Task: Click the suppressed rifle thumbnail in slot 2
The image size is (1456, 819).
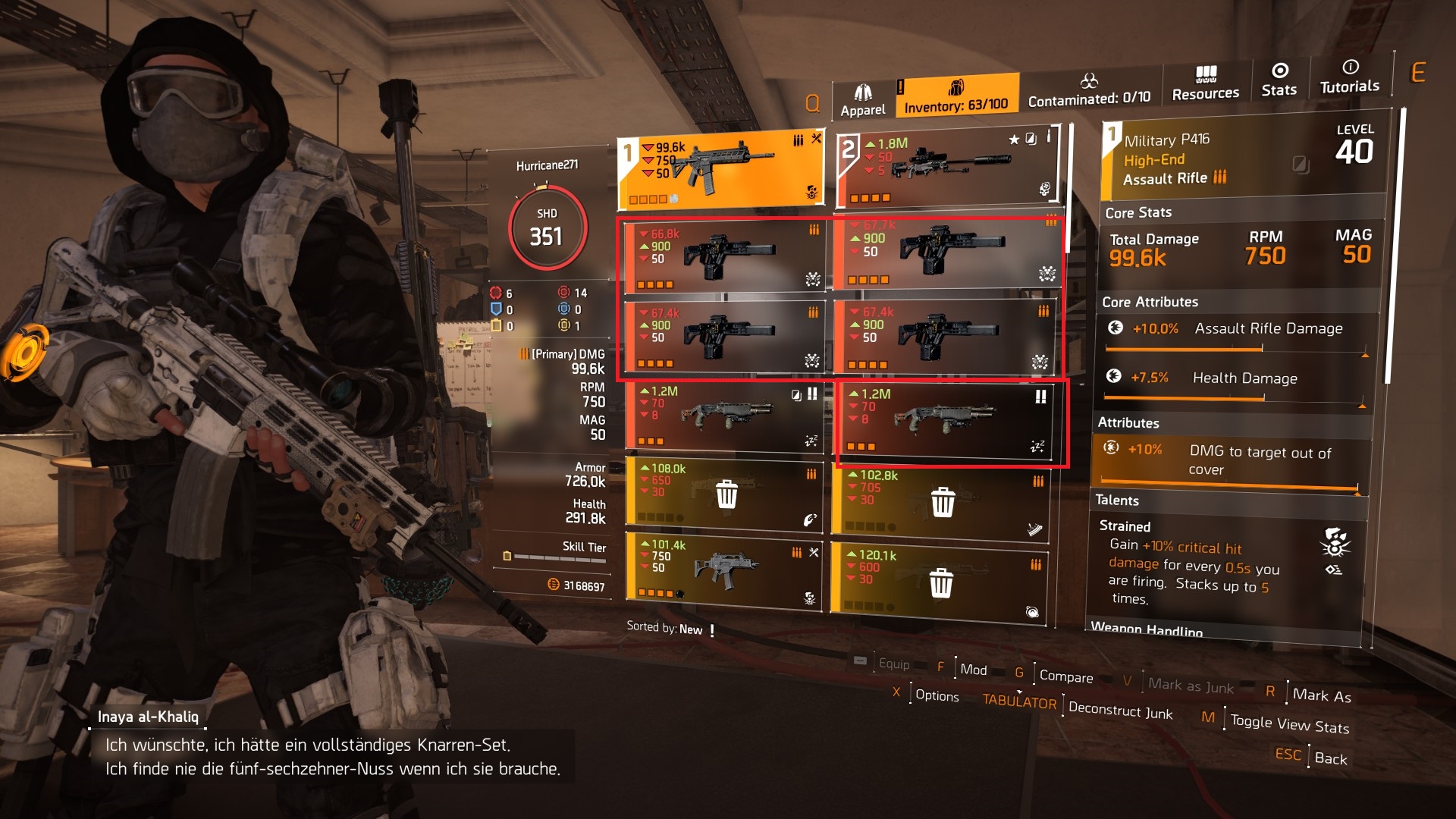Action: pos(952,163)
